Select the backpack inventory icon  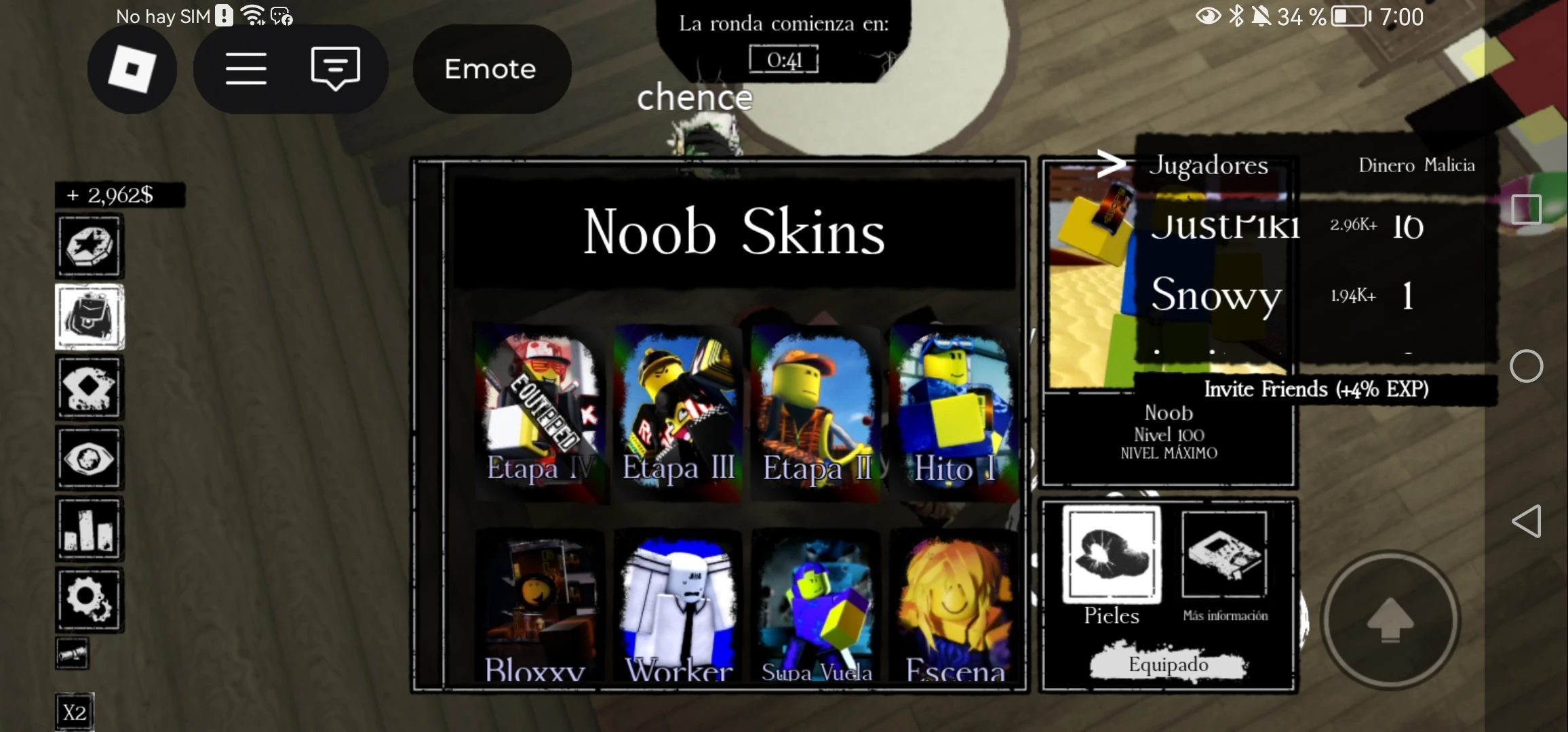[x=90, y=317]
